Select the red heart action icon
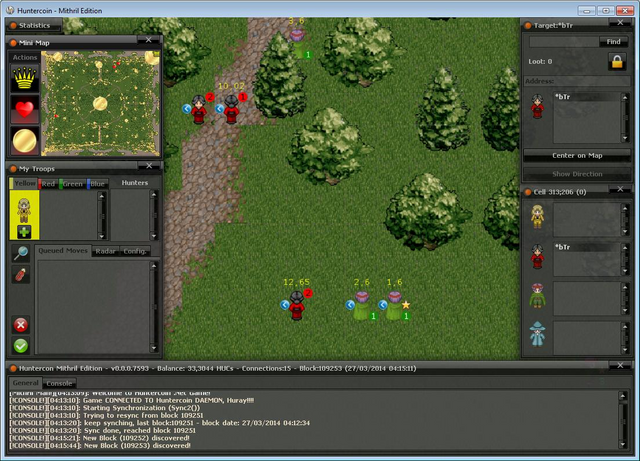This screenshot has height=461, width=640. coord(24,108)
